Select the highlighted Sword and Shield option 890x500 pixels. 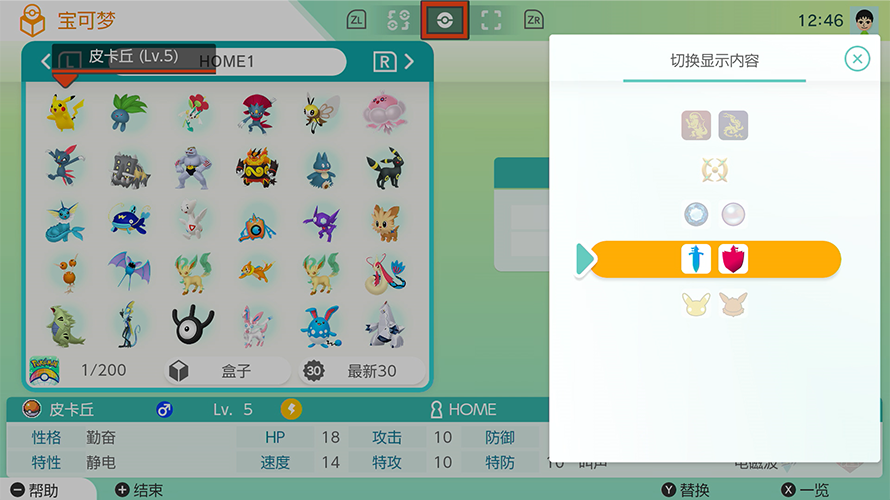pyautogui.click(x=714, y=260)
